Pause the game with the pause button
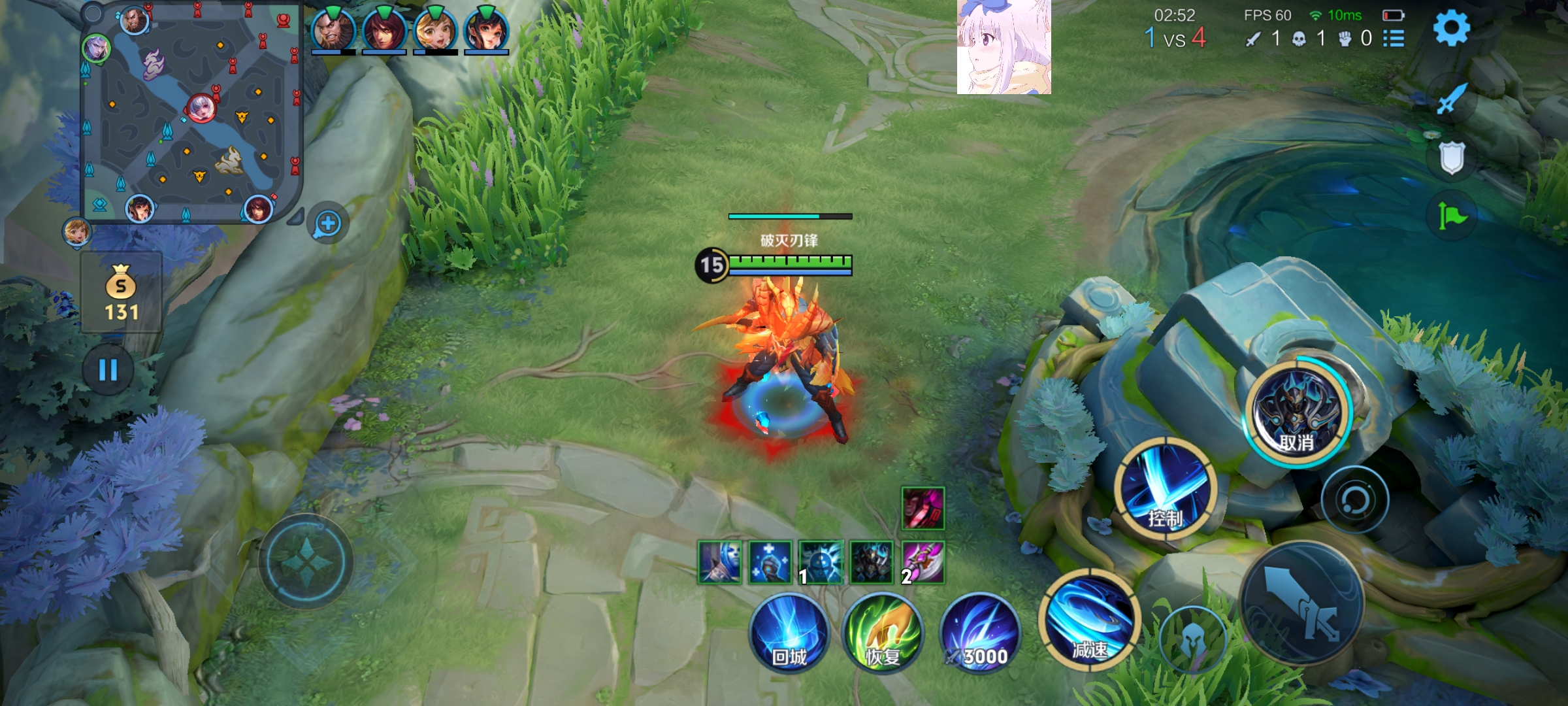This screenshot has height=706, width=1568. (x=108, y=370)
